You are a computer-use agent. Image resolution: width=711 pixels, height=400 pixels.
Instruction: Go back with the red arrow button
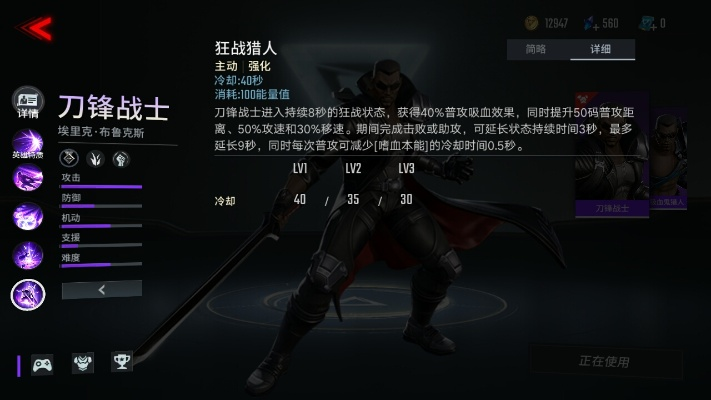click(x=36, y=28)
